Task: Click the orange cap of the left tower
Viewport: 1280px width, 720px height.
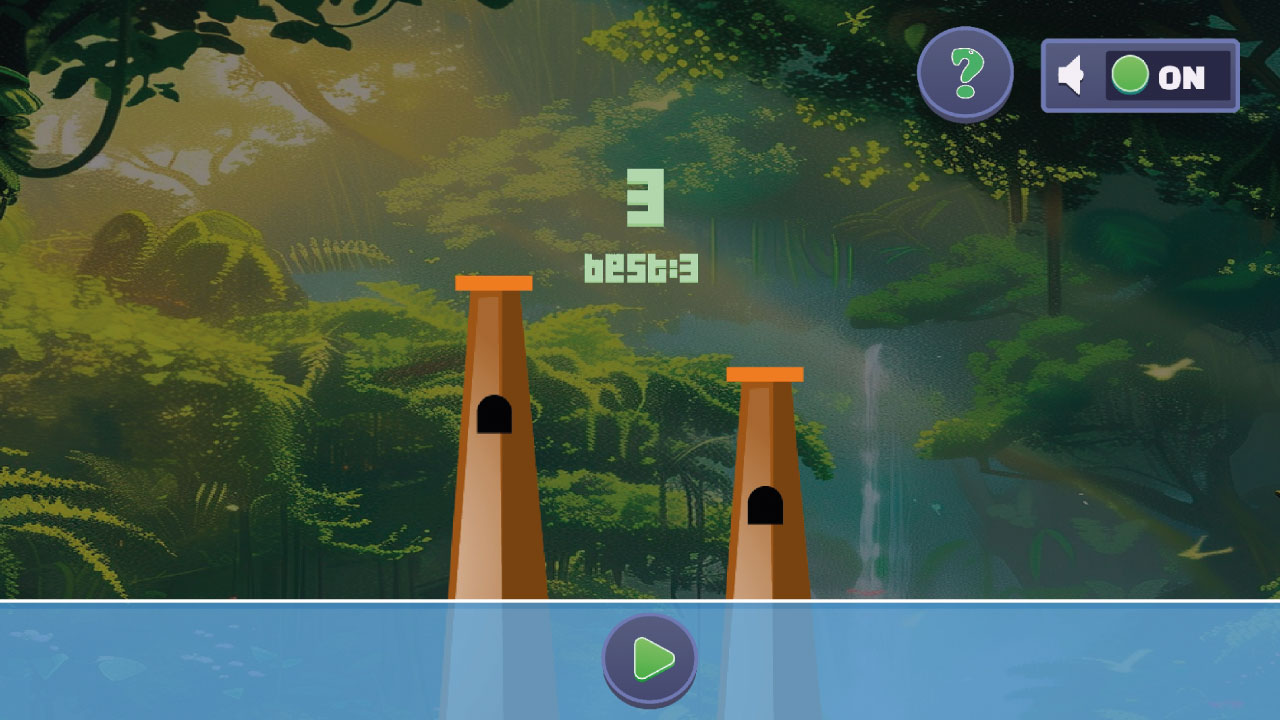Action: [494, 283]
